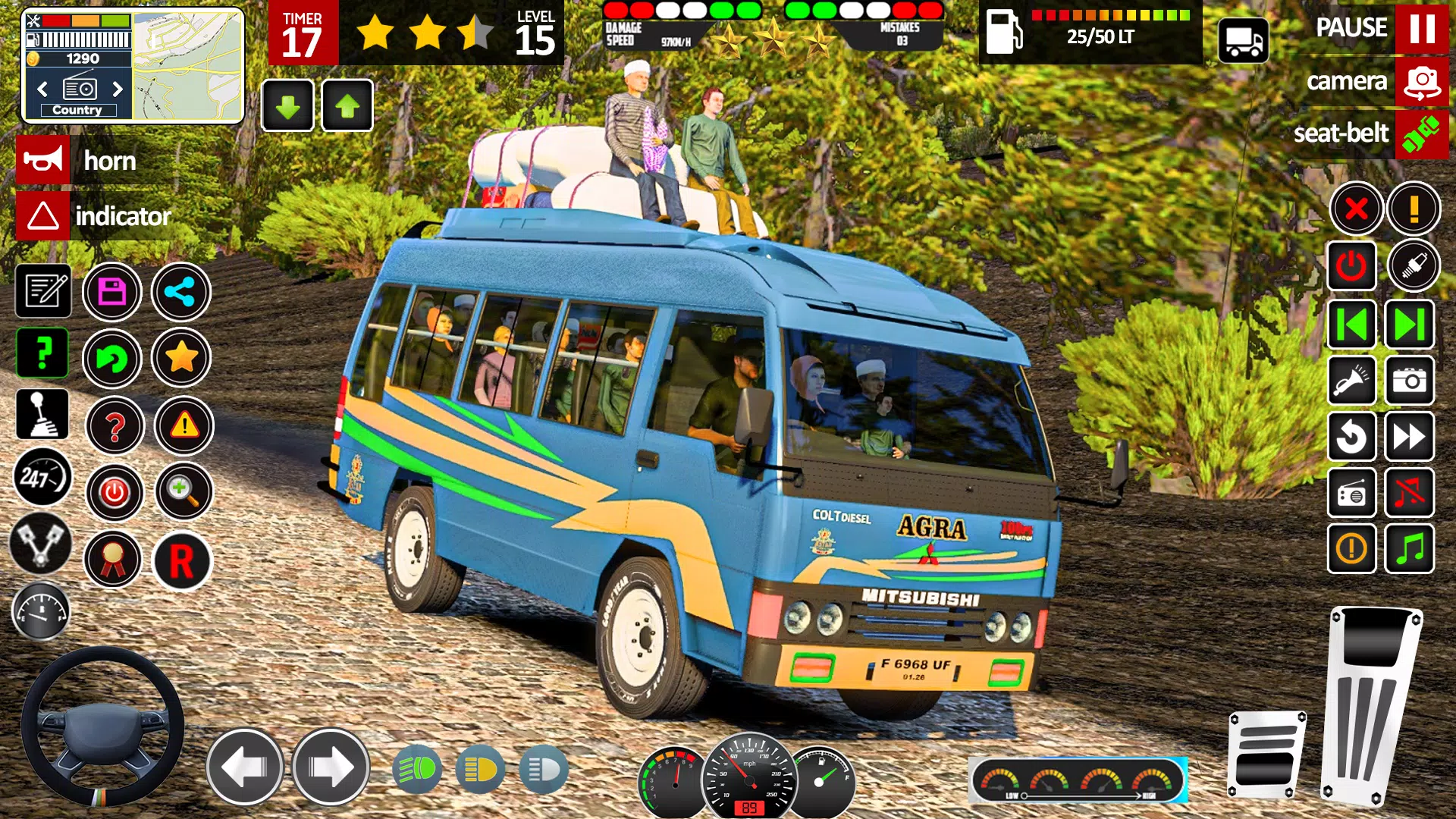Engage reverse with the R button
Image resolution: width=1456 pixels, height=819 pixels.
click(x=182, y=559)
